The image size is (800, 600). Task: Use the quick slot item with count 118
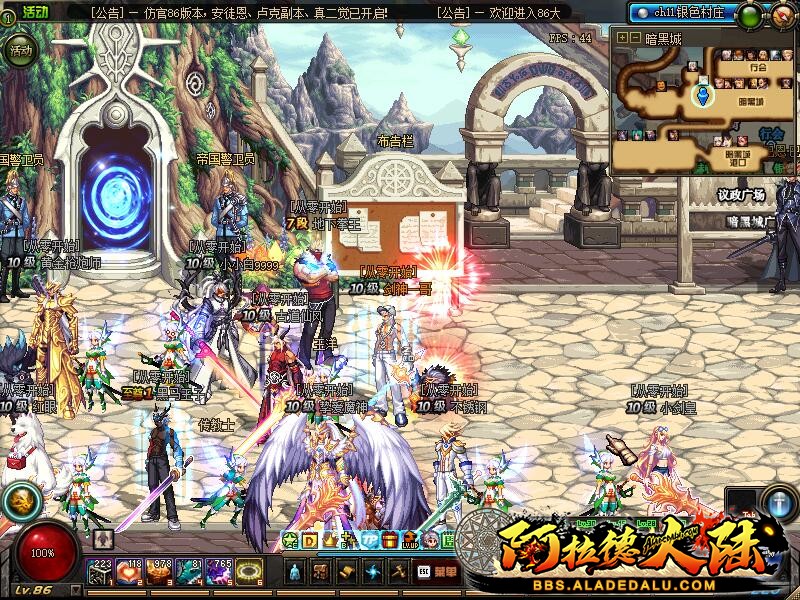[131, 572]
